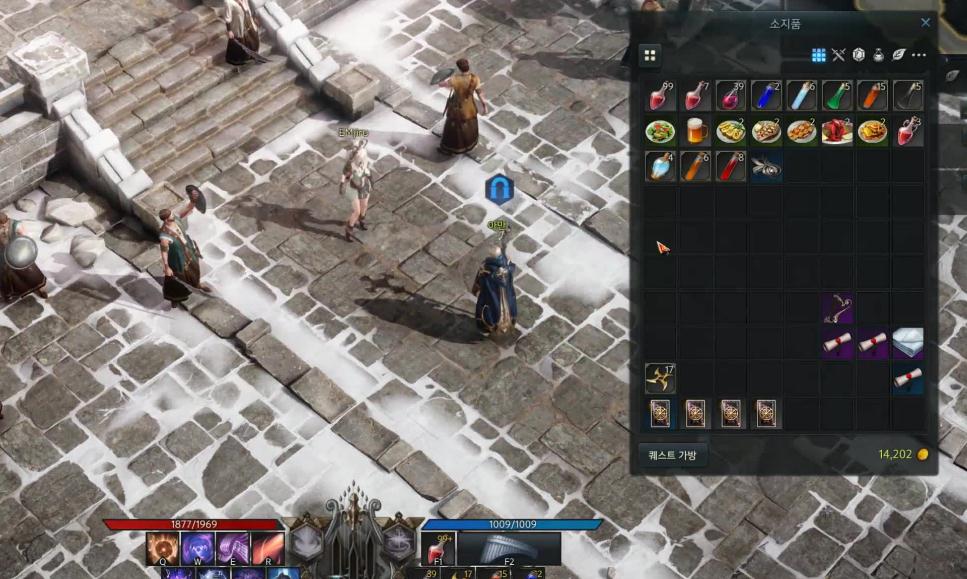The height and width of the screenshot is (579, 967).
Task: Activate the Q fire orb skill
Action: 162,548
